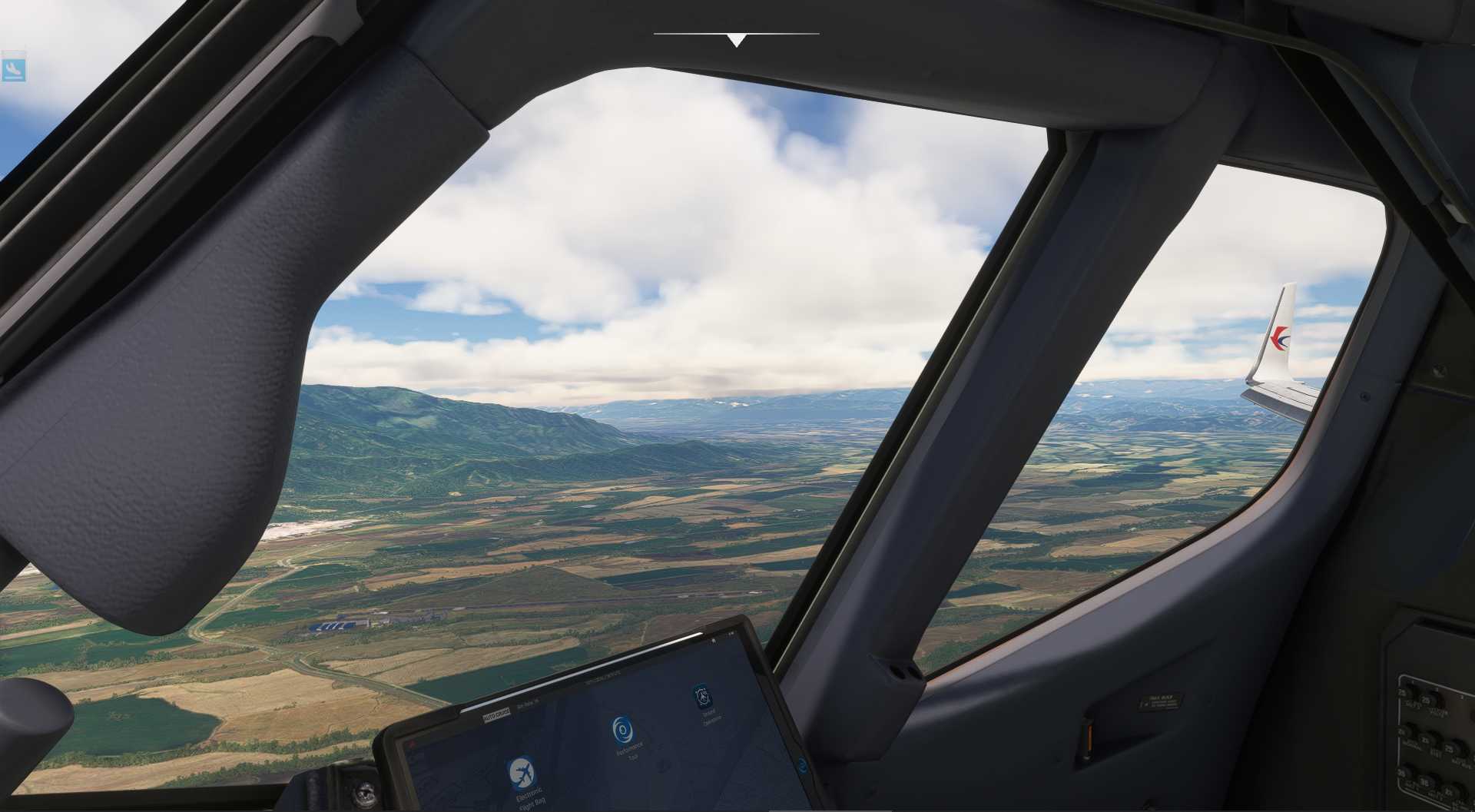Click the blue landing-plane icon at the screen edge
Image resolution: width=1475 pixels, height=812 pixels.
[13, 69]
